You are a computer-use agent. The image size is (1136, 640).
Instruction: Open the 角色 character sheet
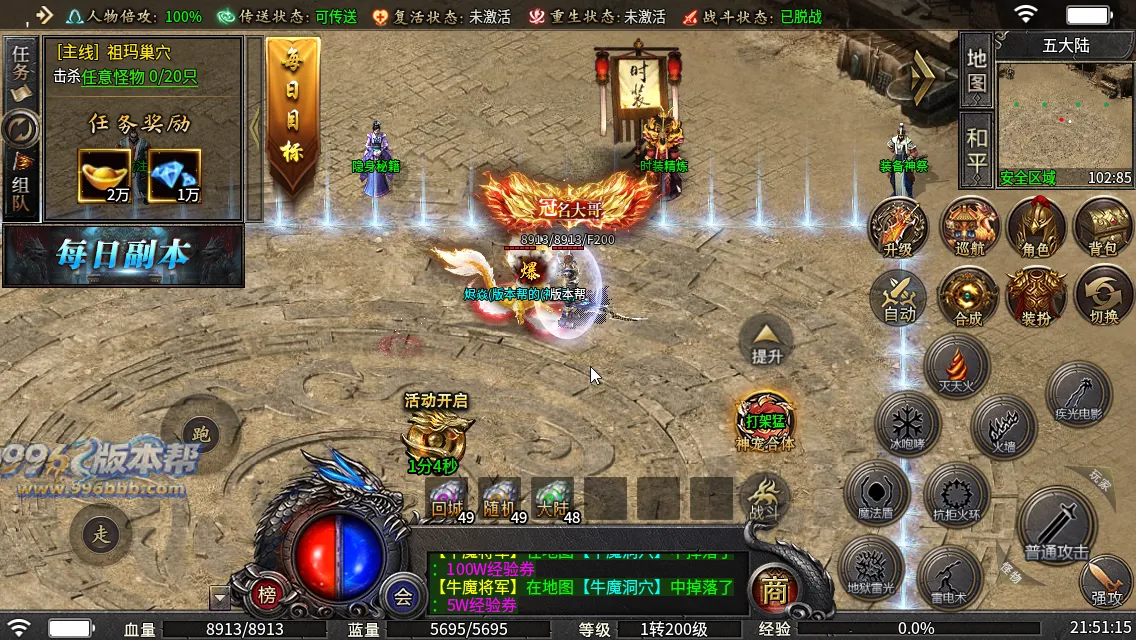1036,228
